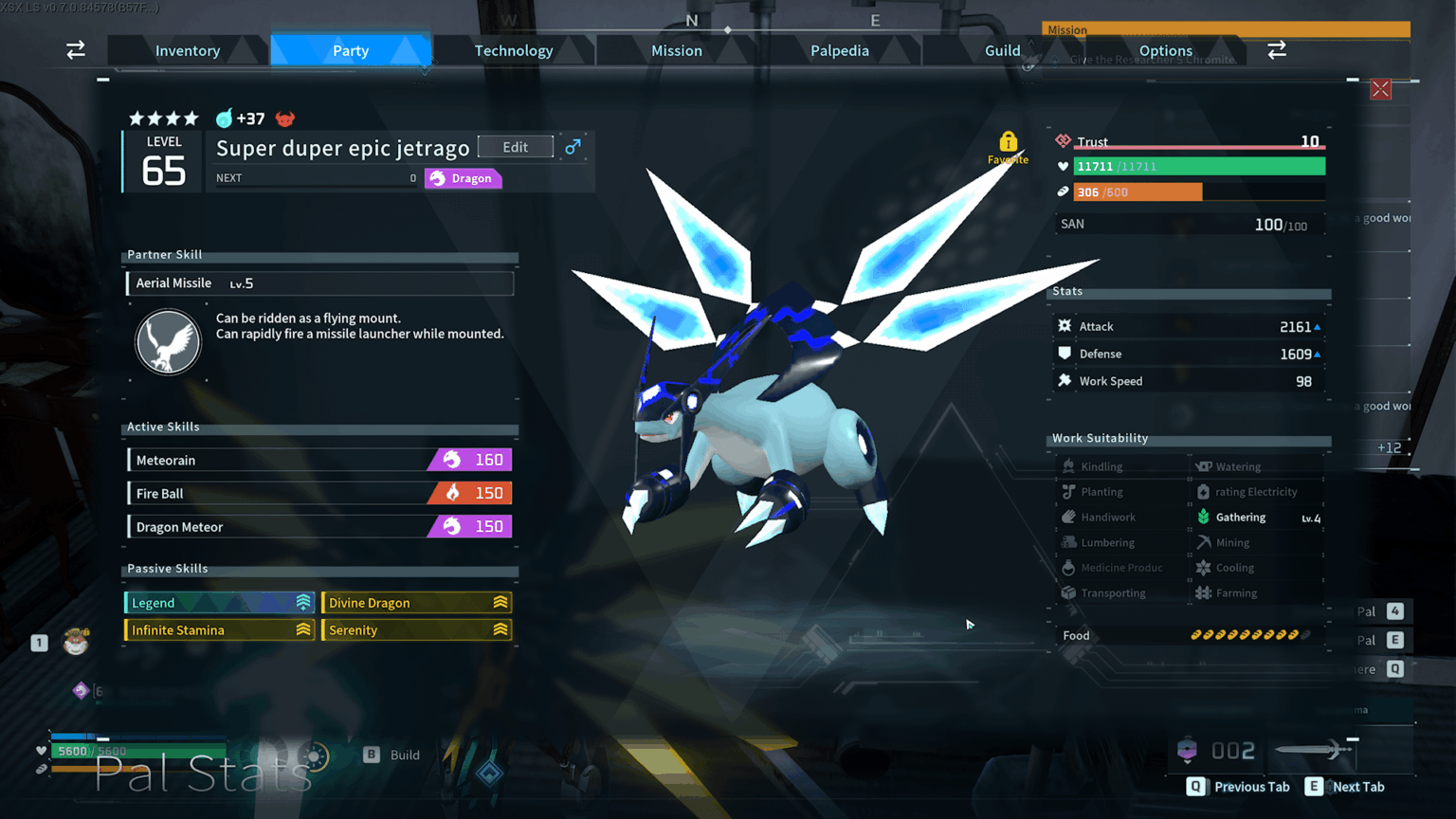Viewport: 1456px width, 819px height.
Task: Click the left tab-cycle arrows icon
Action: [76, 50]
